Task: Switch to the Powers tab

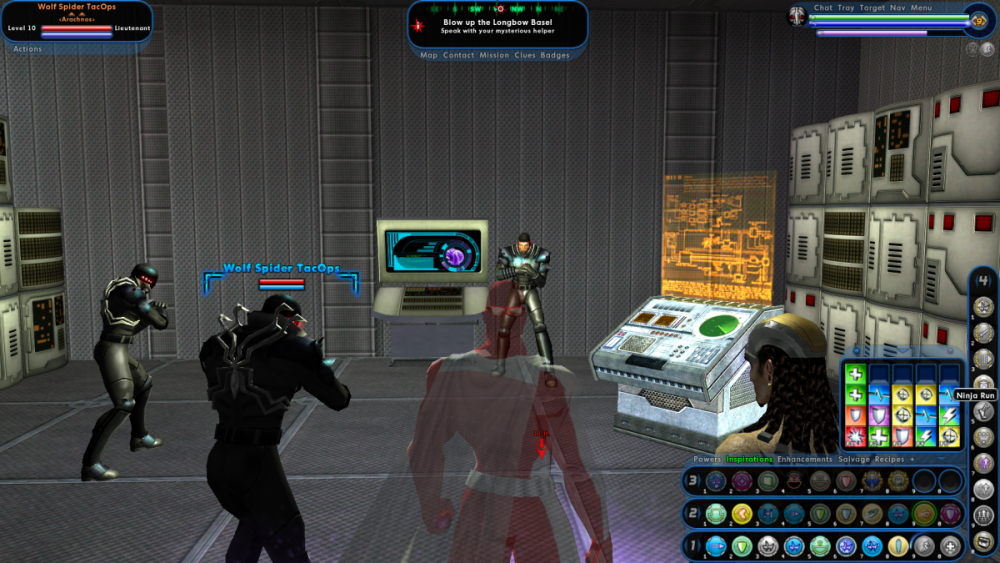Action: point(707,459)
